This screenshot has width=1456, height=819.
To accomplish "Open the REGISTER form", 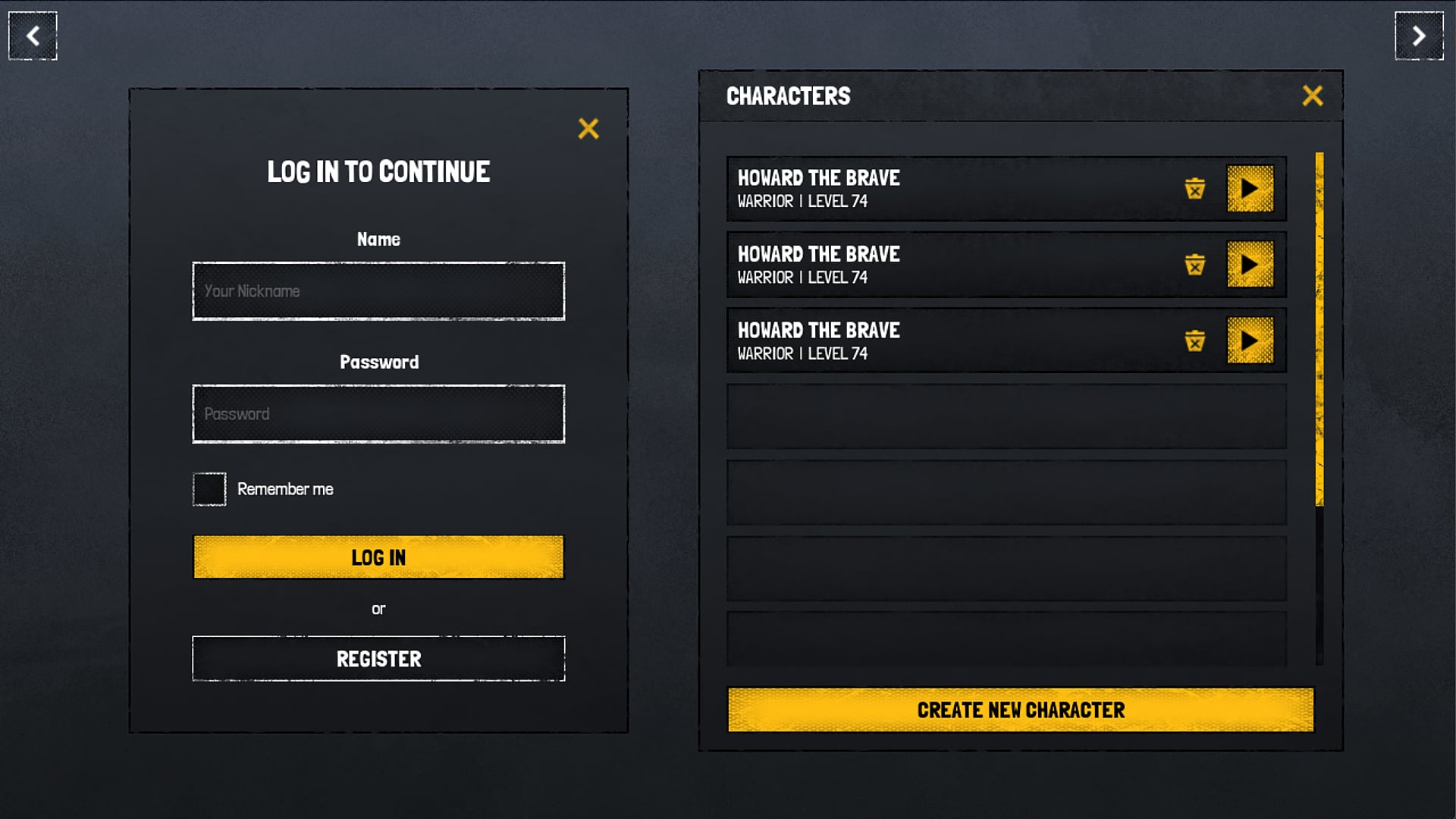I will 378,658.
